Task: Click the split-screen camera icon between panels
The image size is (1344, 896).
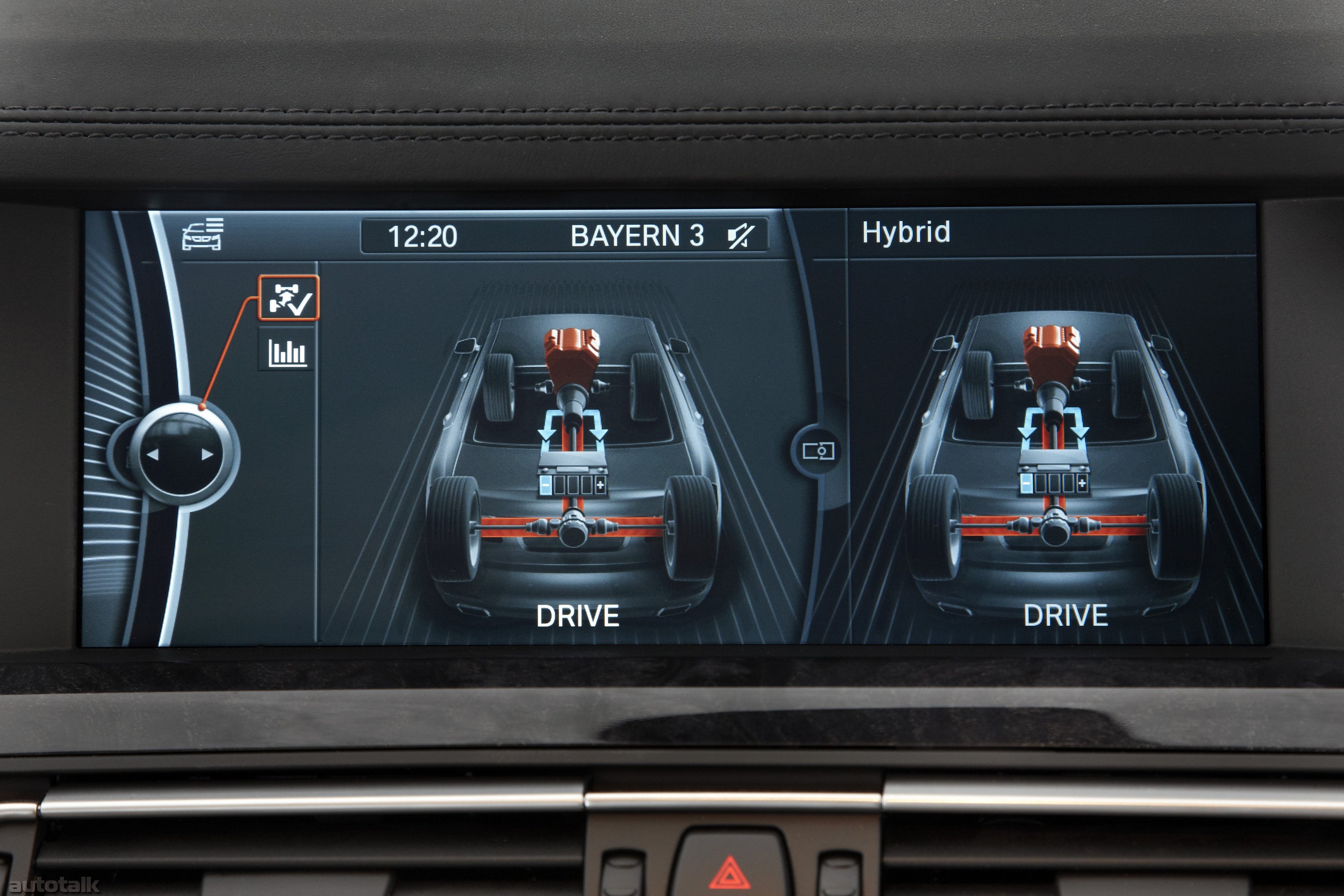Action: pyautogui.click(x=819, y=451)
